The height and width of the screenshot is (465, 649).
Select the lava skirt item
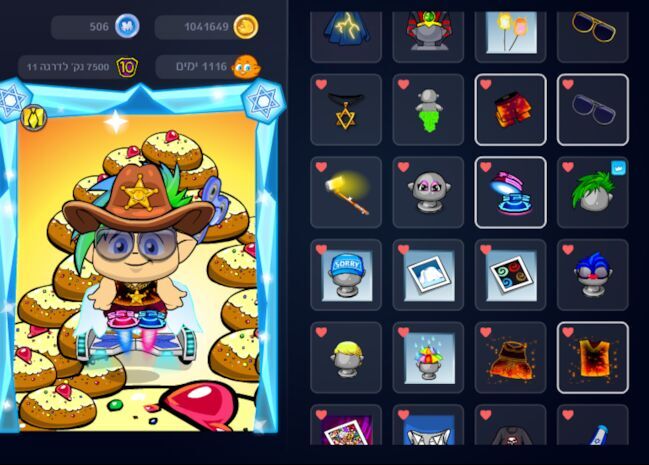coord(510,357)
